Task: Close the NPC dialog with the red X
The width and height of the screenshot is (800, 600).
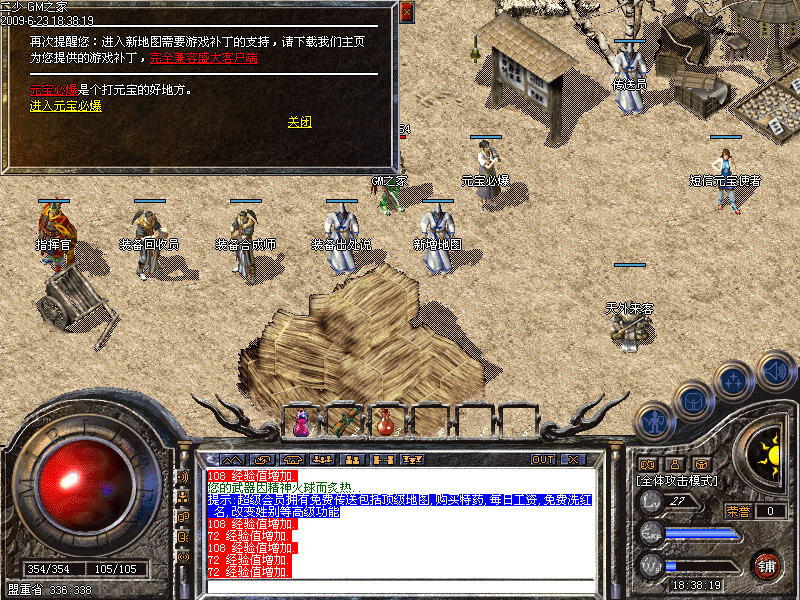Action: (x=406, y=13)
